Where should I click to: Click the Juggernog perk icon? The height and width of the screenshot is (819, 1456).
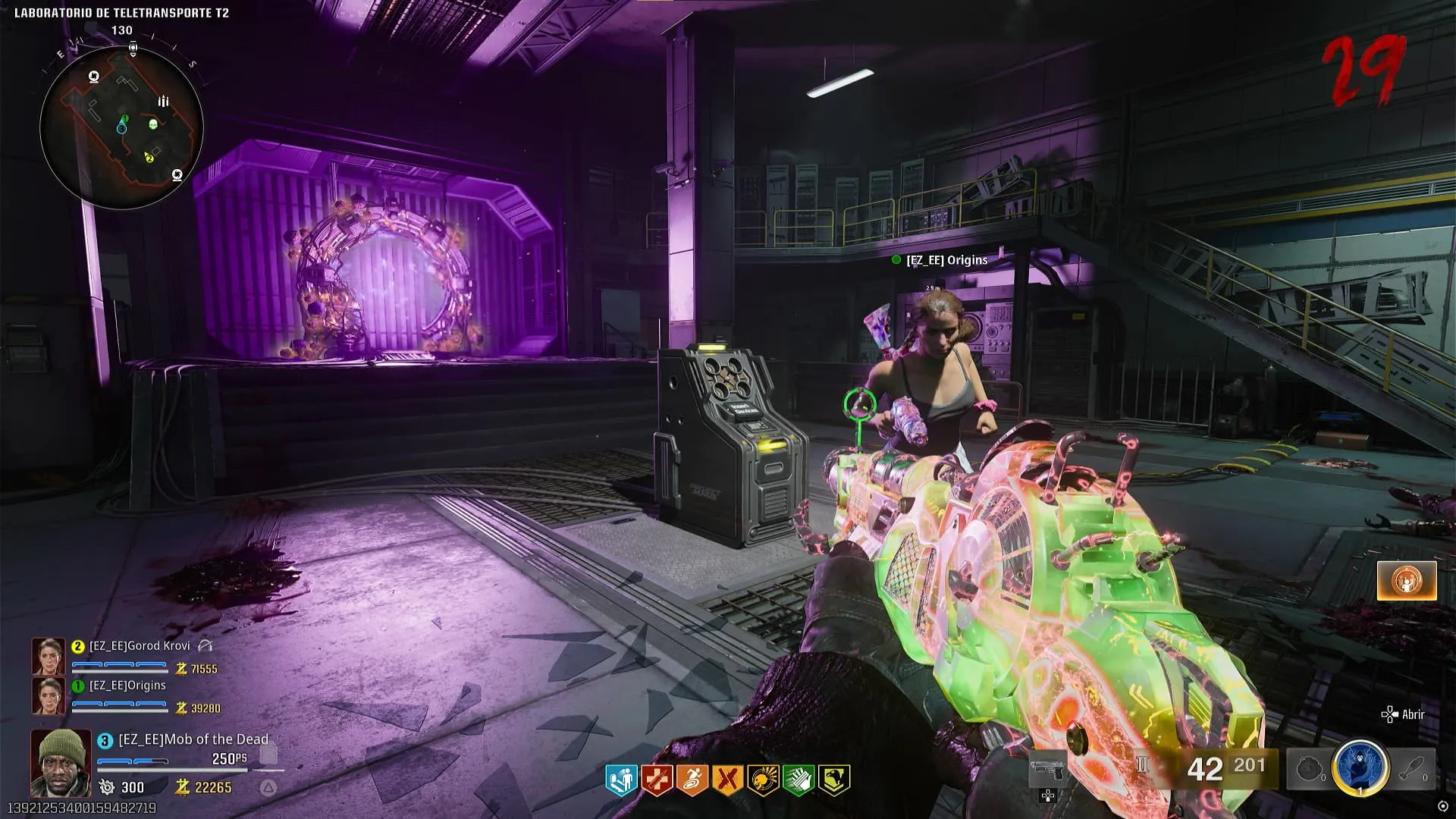coord(656,780)
